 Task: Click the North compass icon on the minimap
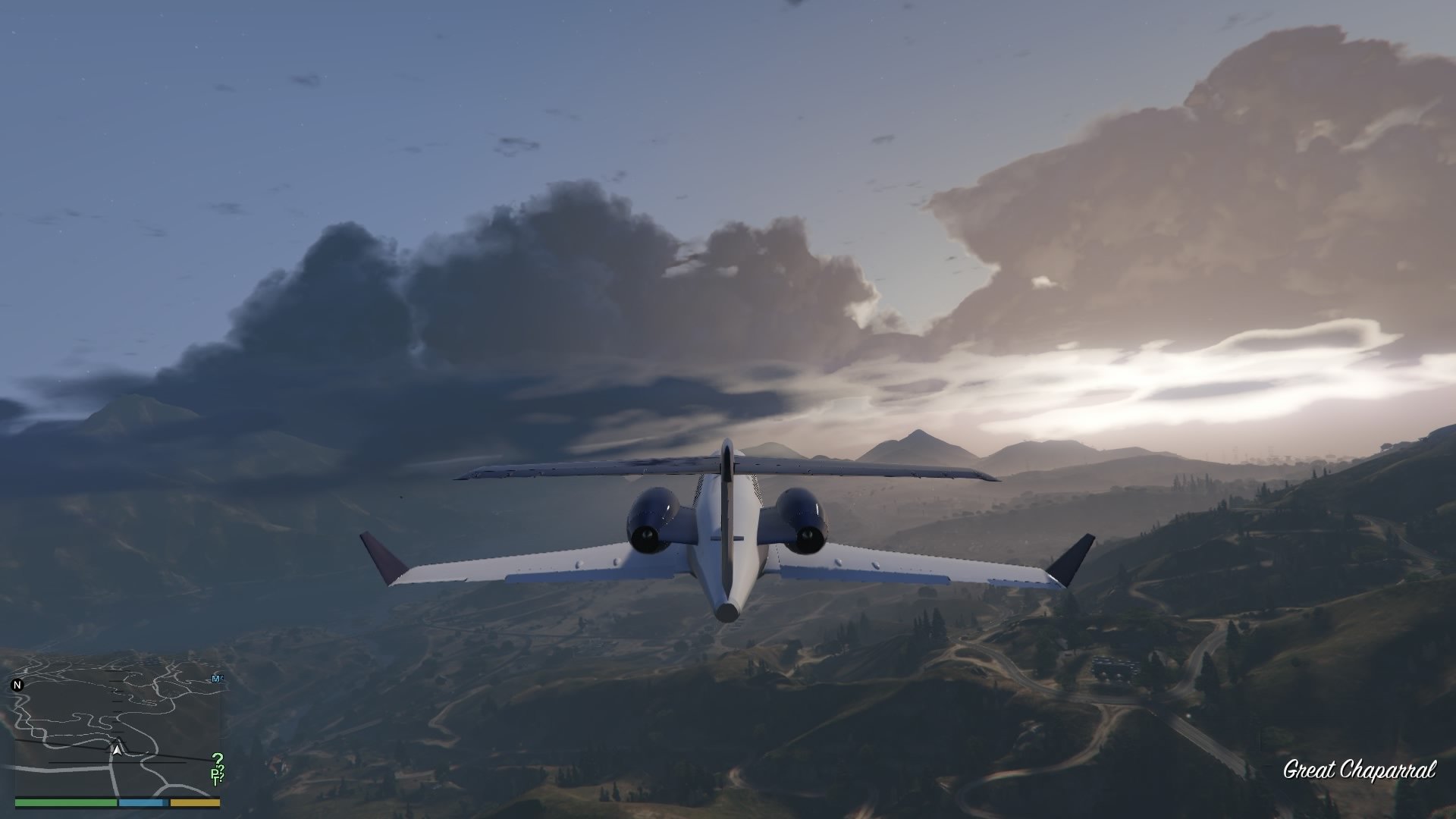17,684
